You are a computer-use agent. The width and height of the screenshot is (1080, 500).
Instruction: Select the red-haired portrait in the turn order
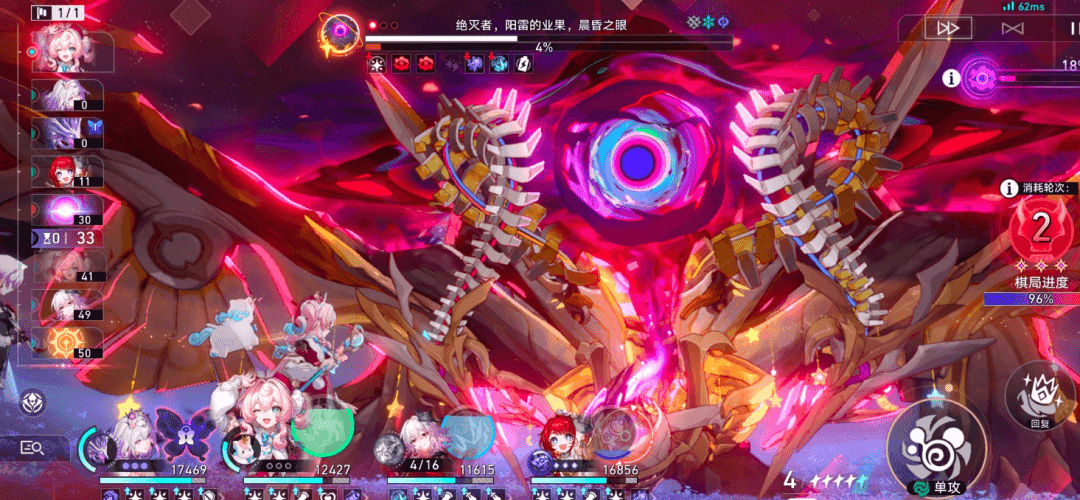tap(68, 171)
